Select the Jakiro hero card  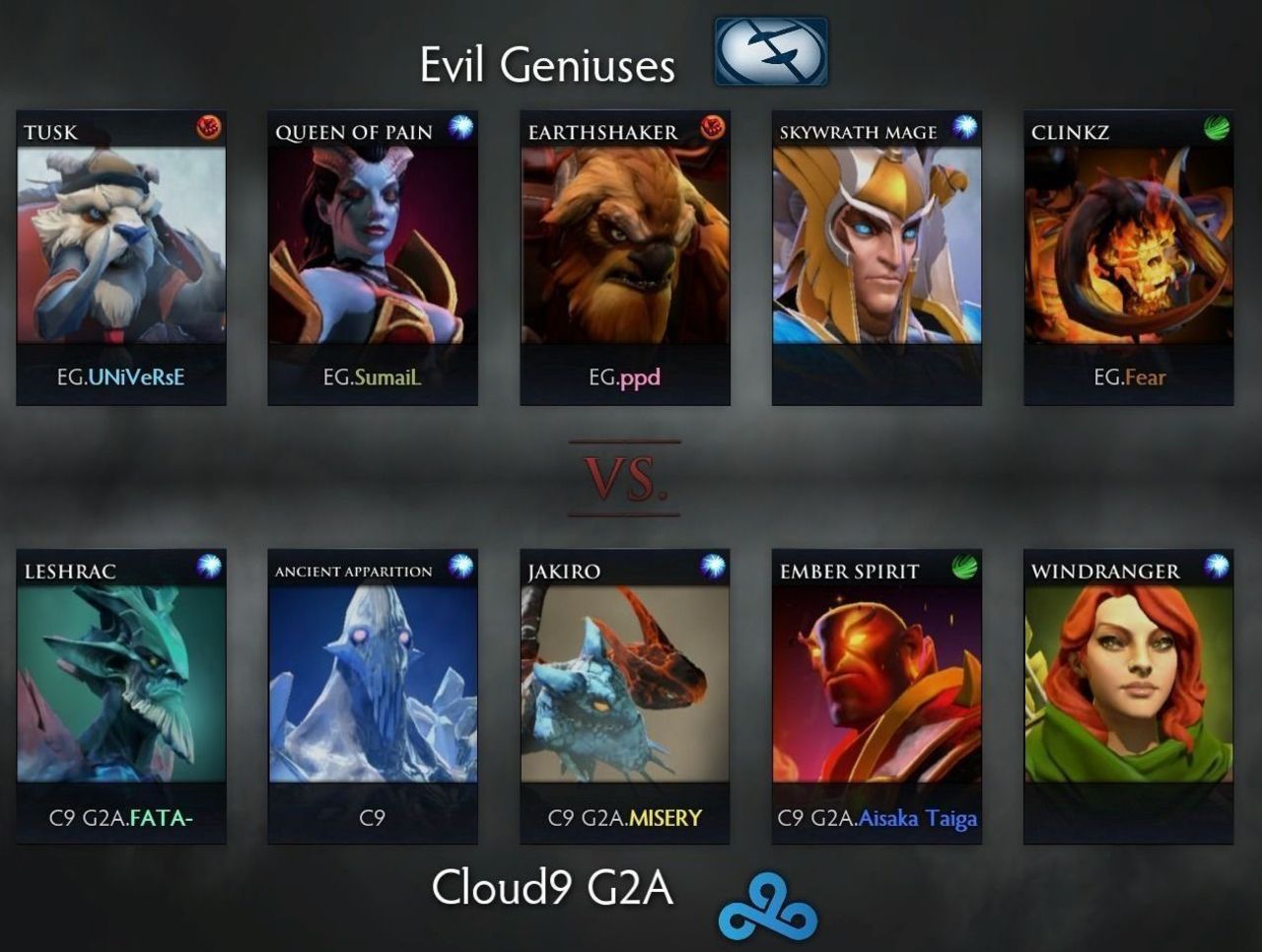[x=625, y=684]
